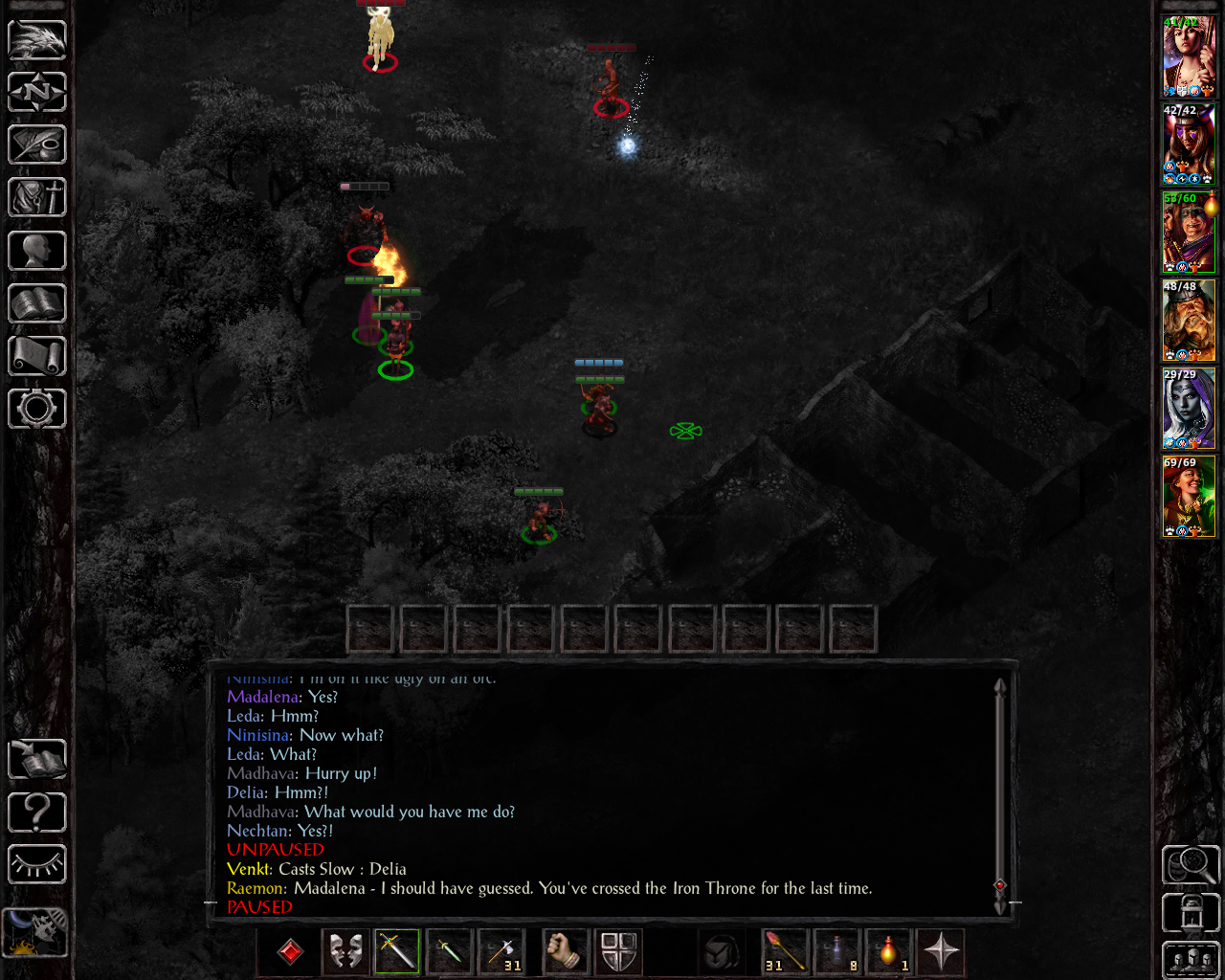Image resolution: width=1225 pixels, height=980 pixels.
Task: Choose the throwing axe quick weapon
Action: tap(501, 951)
